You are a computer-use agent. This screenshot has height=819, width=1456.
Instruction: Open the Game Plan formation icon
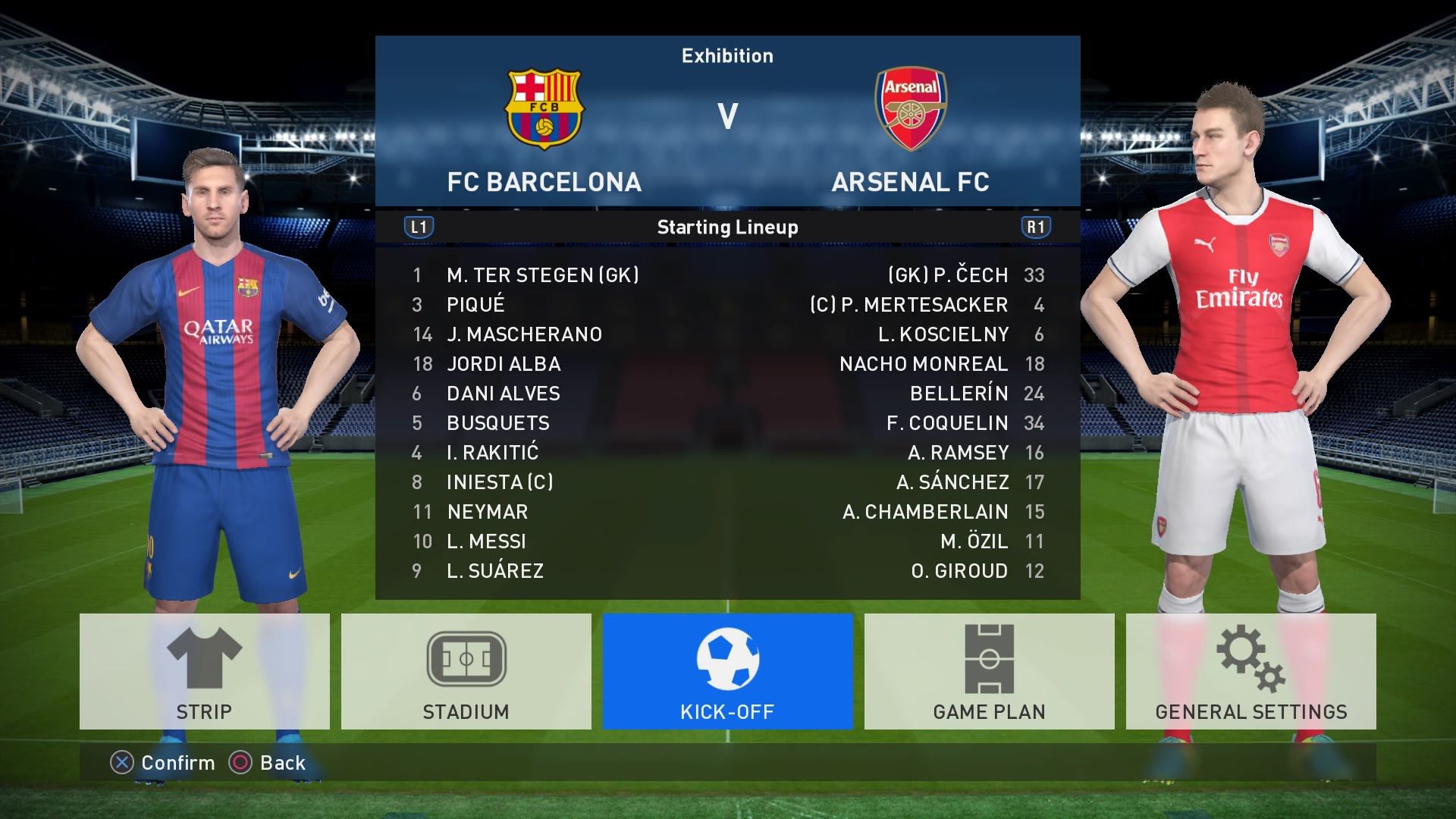pyautogui.click(x=990, y=658)
